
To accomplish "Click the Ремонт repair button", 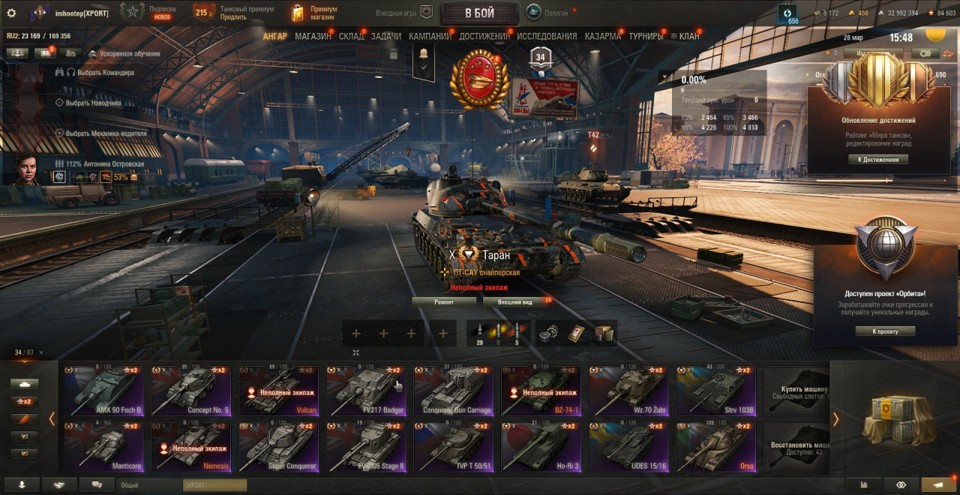I will [x=443, y=300].
